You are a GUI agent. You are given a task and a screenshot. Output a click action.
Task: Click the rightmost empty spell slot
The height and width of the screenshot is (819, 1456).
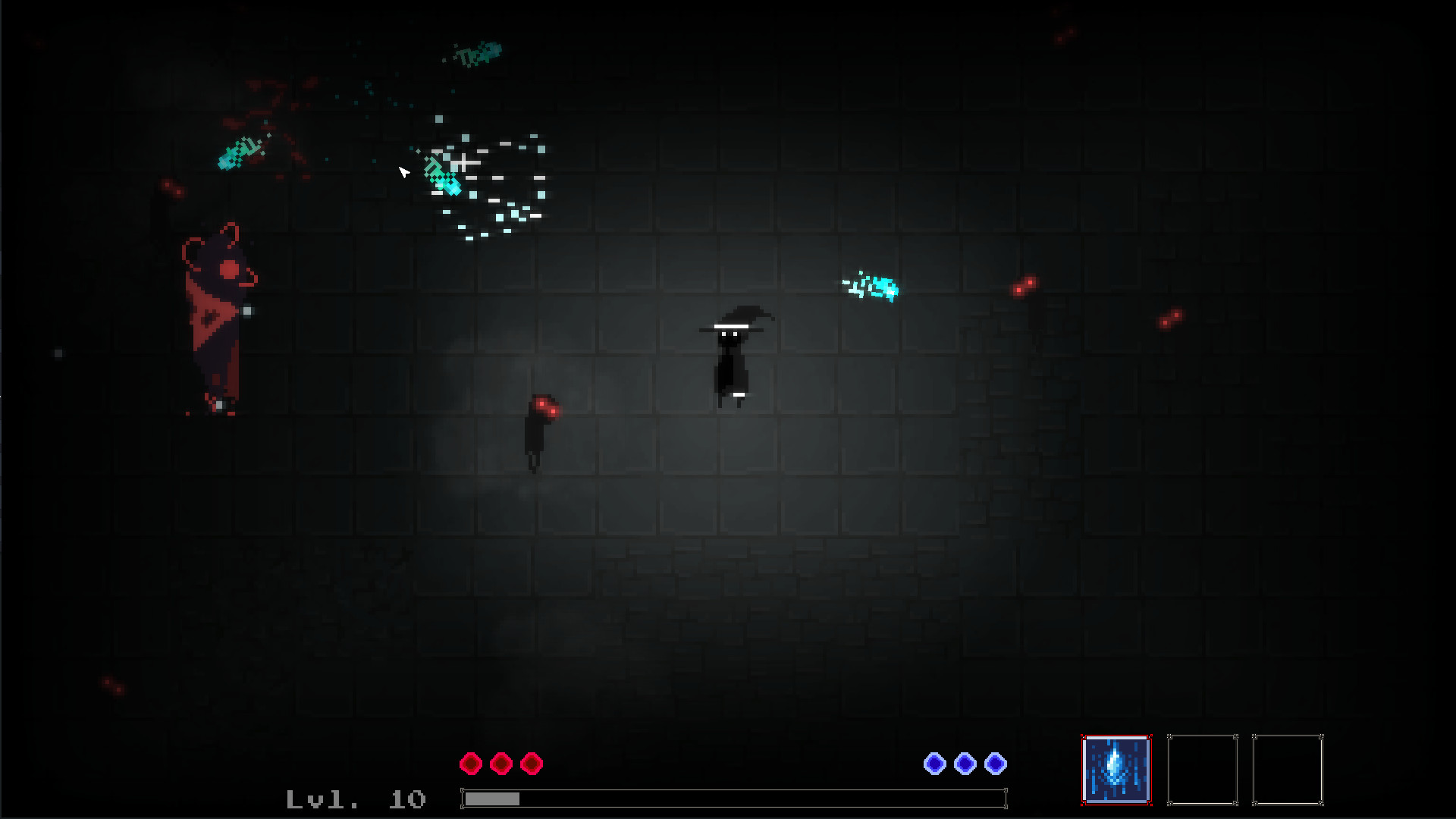click(x=1289, y=768)
